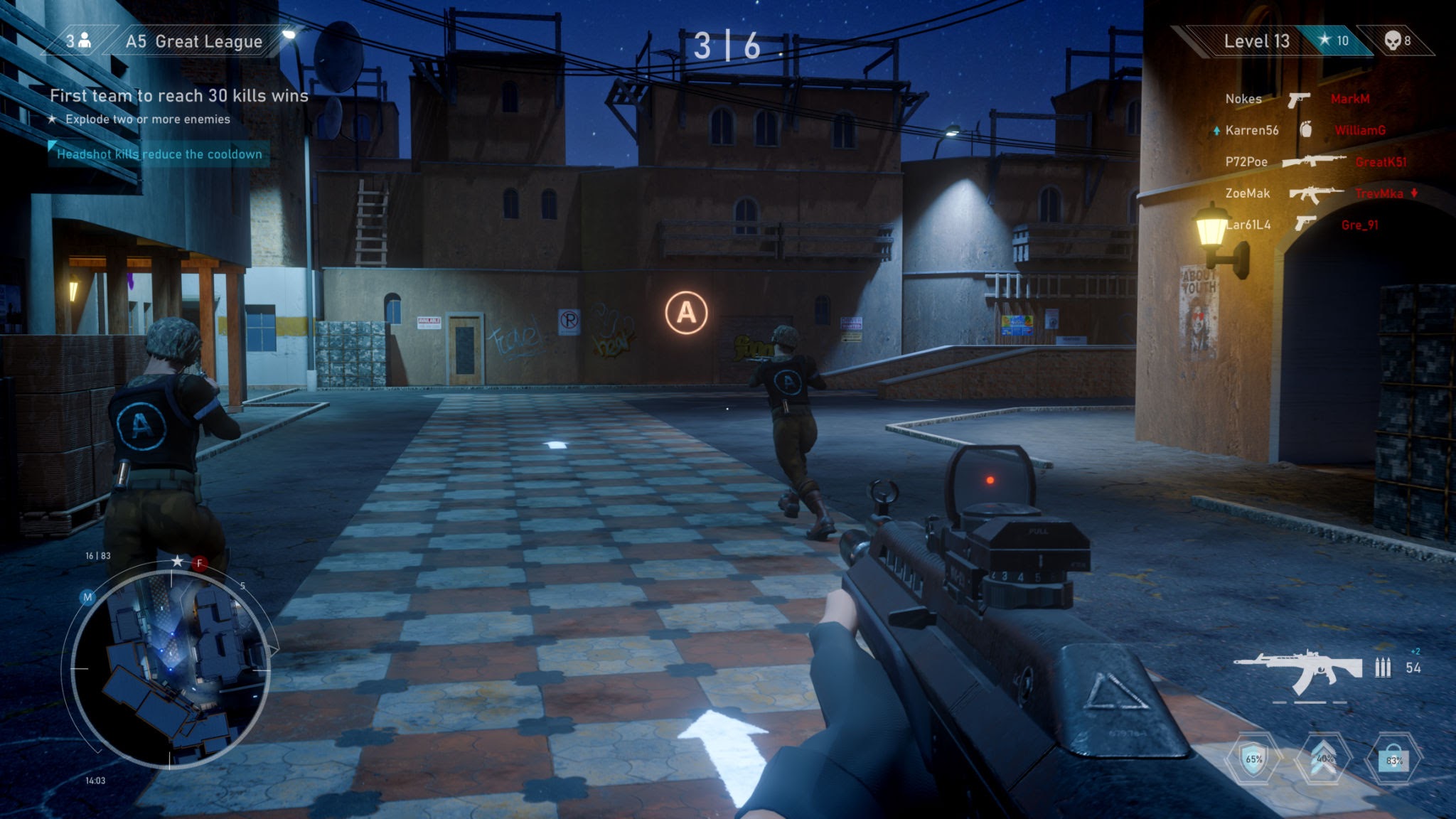The image size is (1456, 819).
Task: Click the Level 13 badge
Action: pyautogui.click(x=1256, y=41)
